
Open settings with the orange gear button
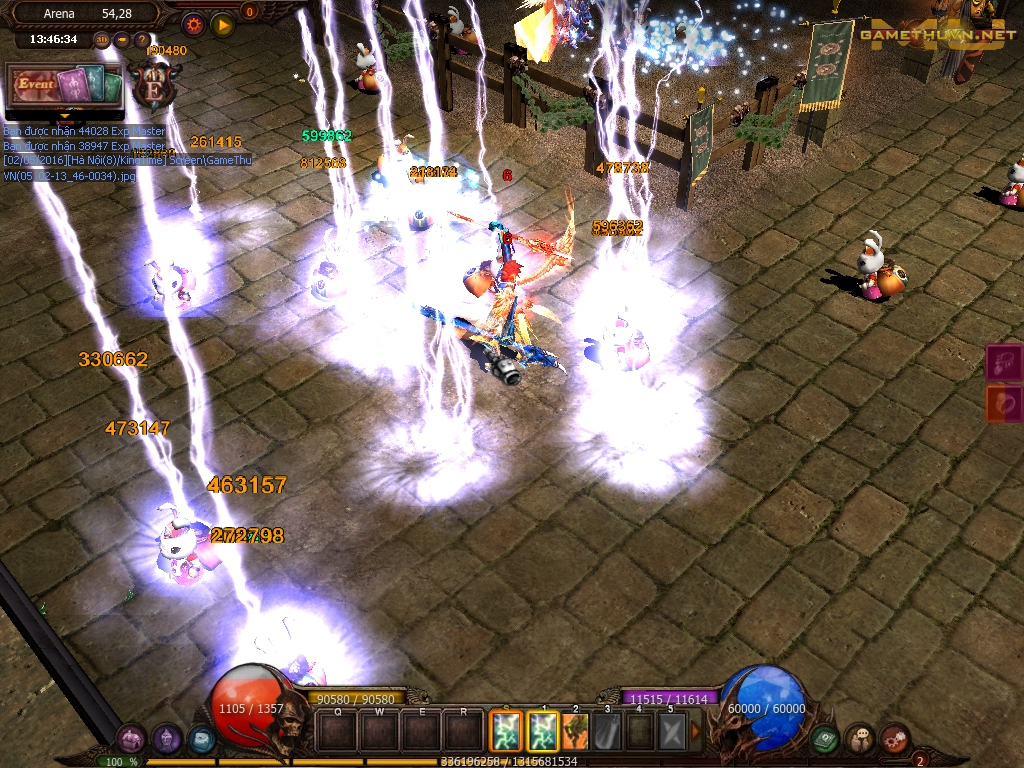point(194,24)
